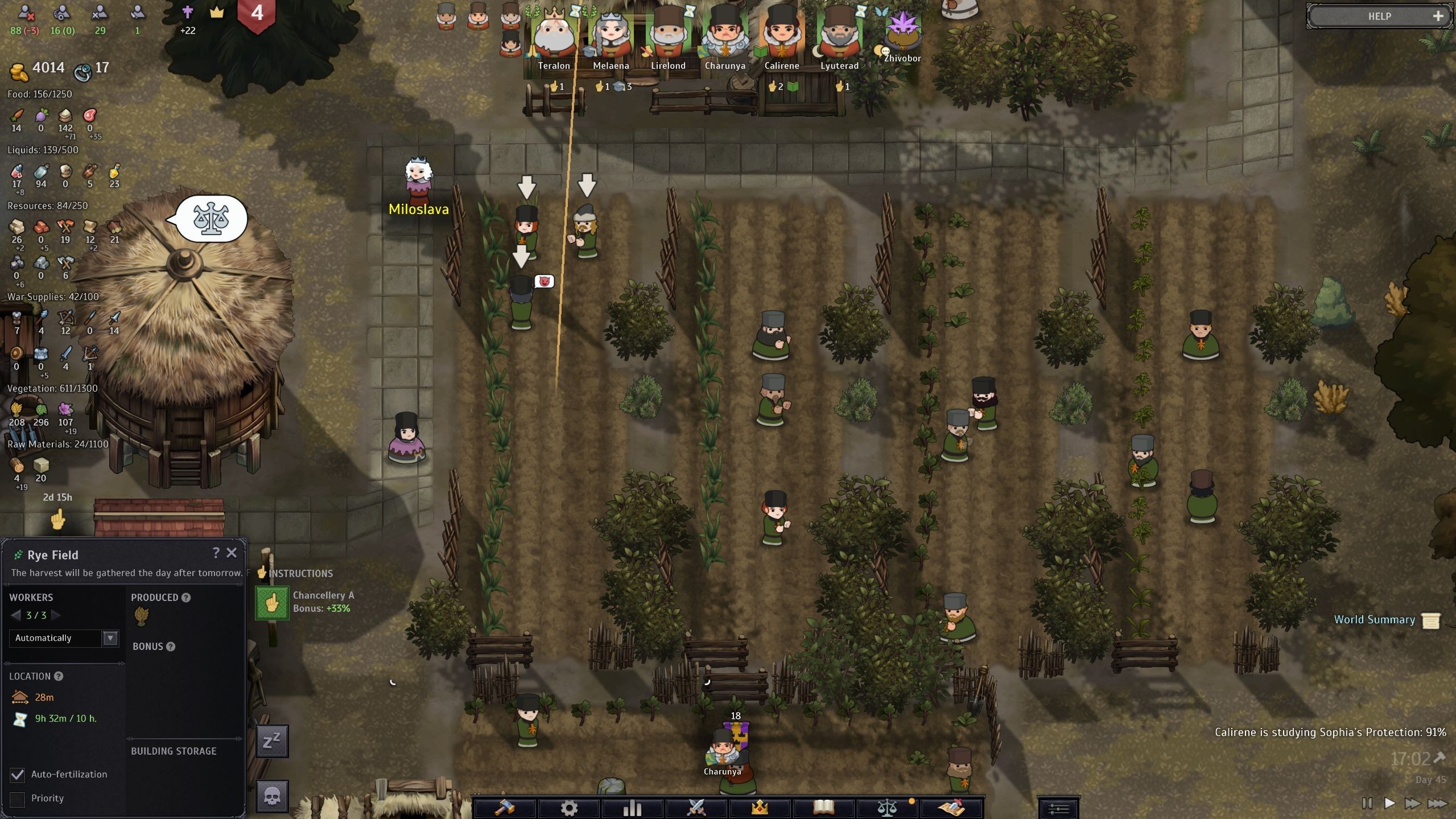Open the crossed swords military menu
Image resolution: width=1456 pixels, height=819 pixels.
pyautogui.click(x=696, y=807)
